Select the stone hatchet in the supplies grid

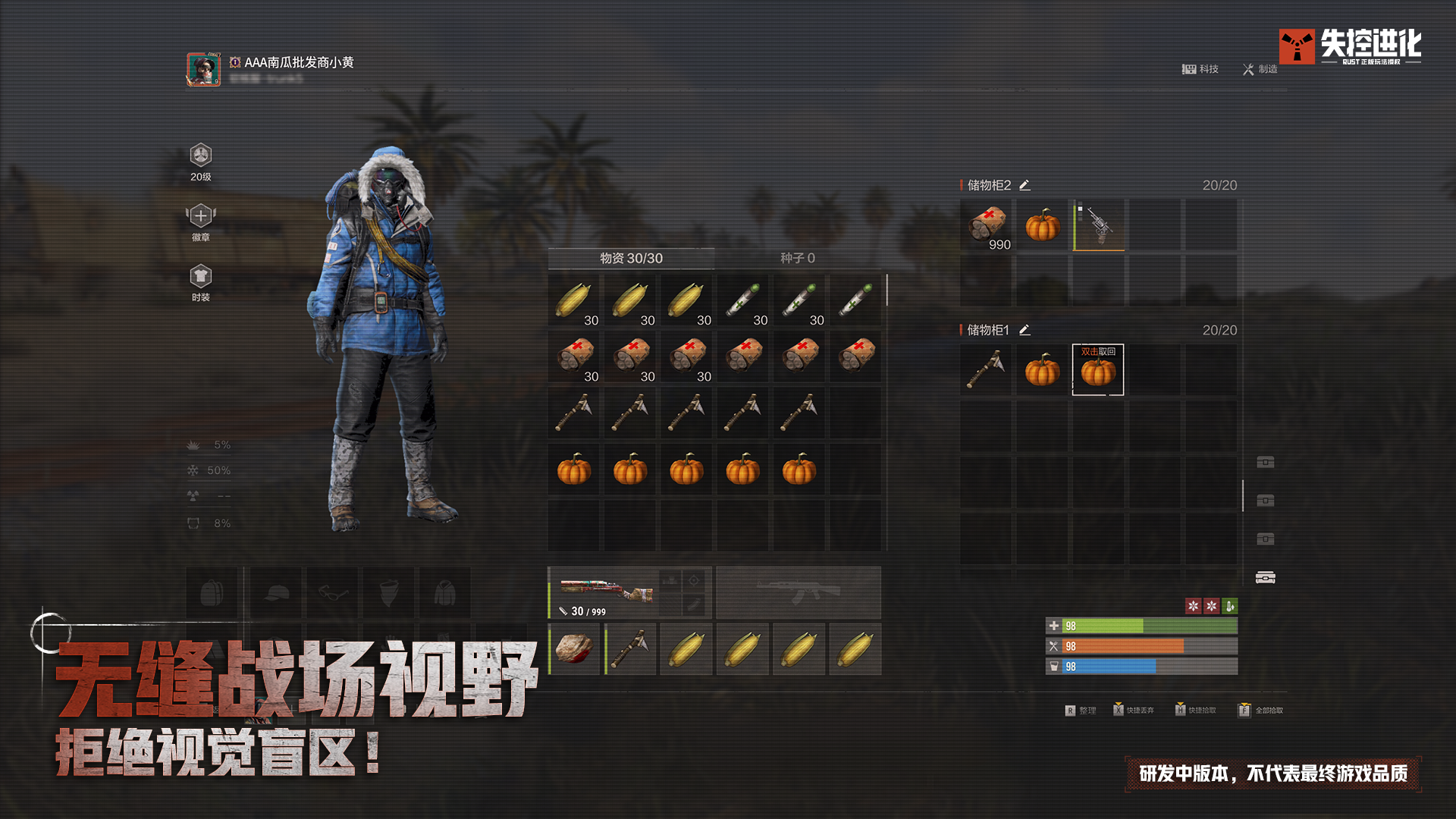coord(574,412)
